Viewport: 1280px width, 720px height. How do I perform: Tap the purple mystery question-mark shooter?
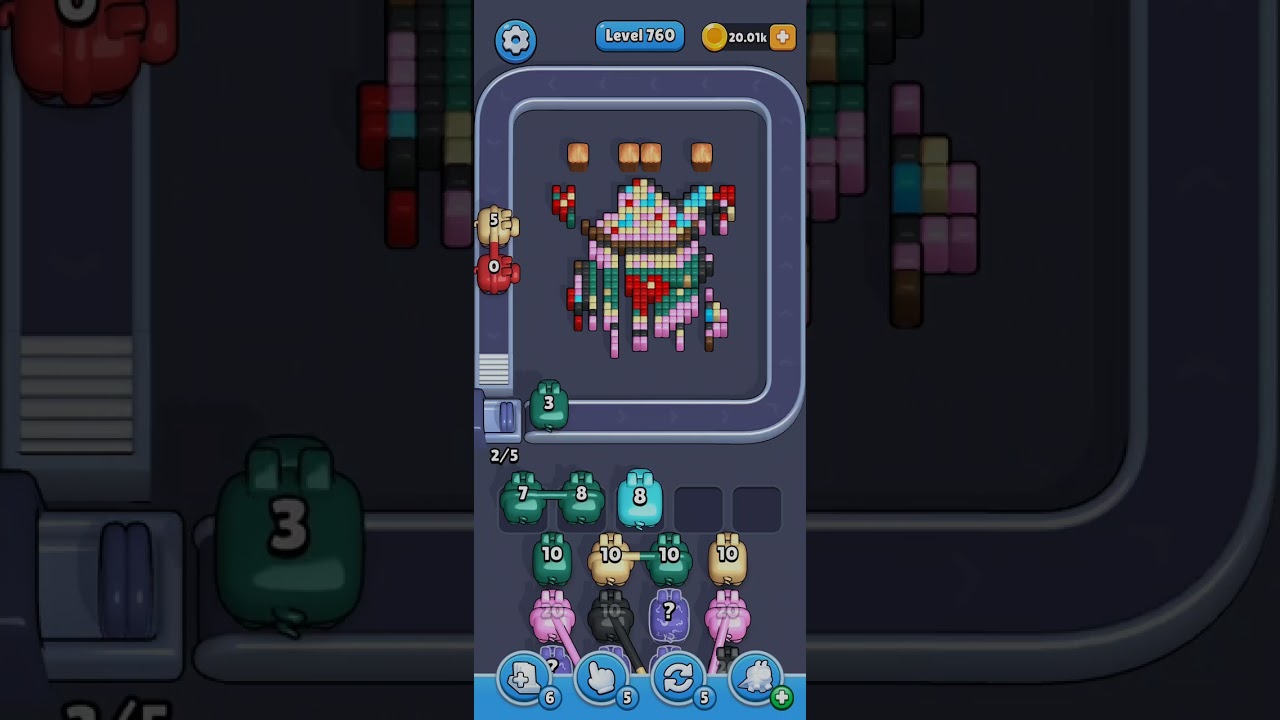(669, 614)
